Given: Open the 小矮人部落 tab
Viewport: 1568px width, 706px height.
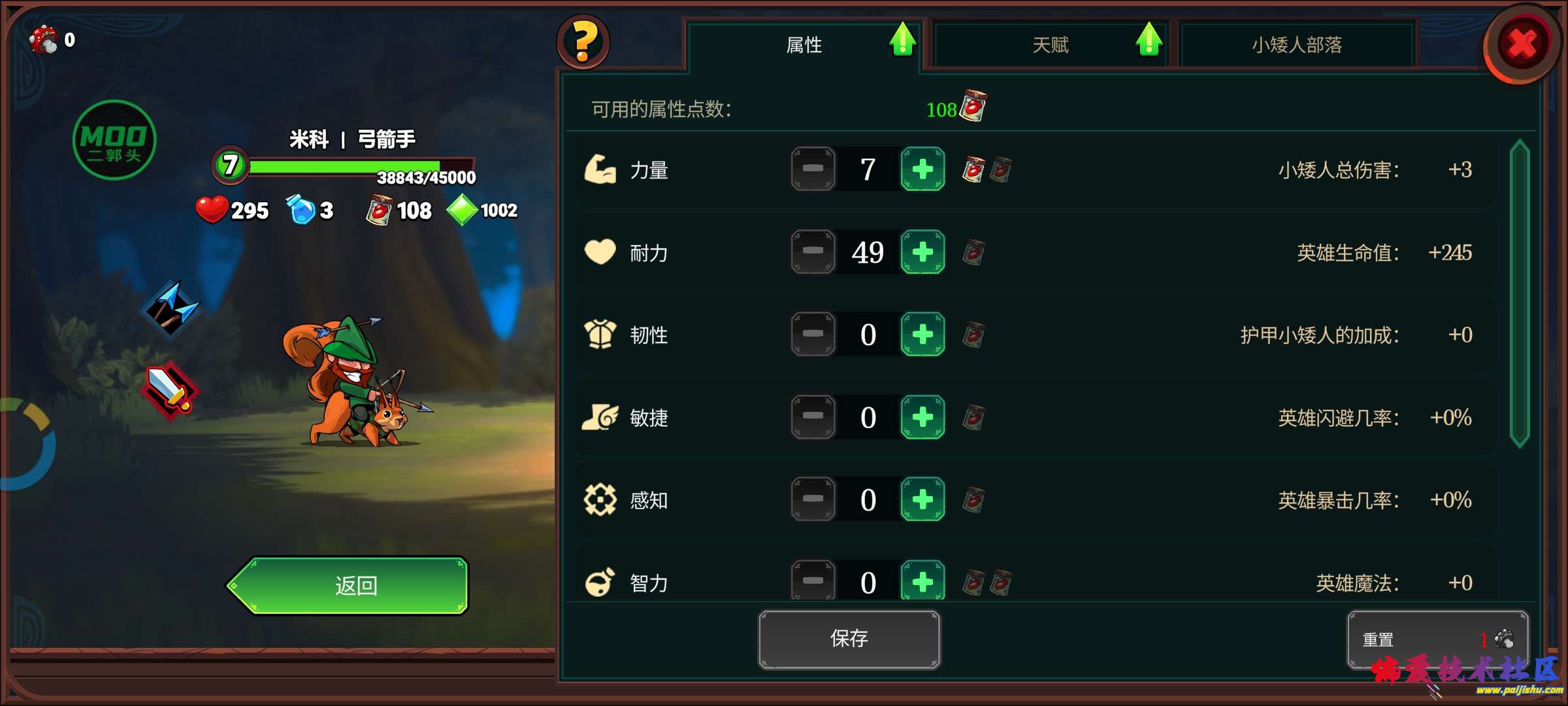Looking at the screenshot, I should click(x=1298, y=44).
